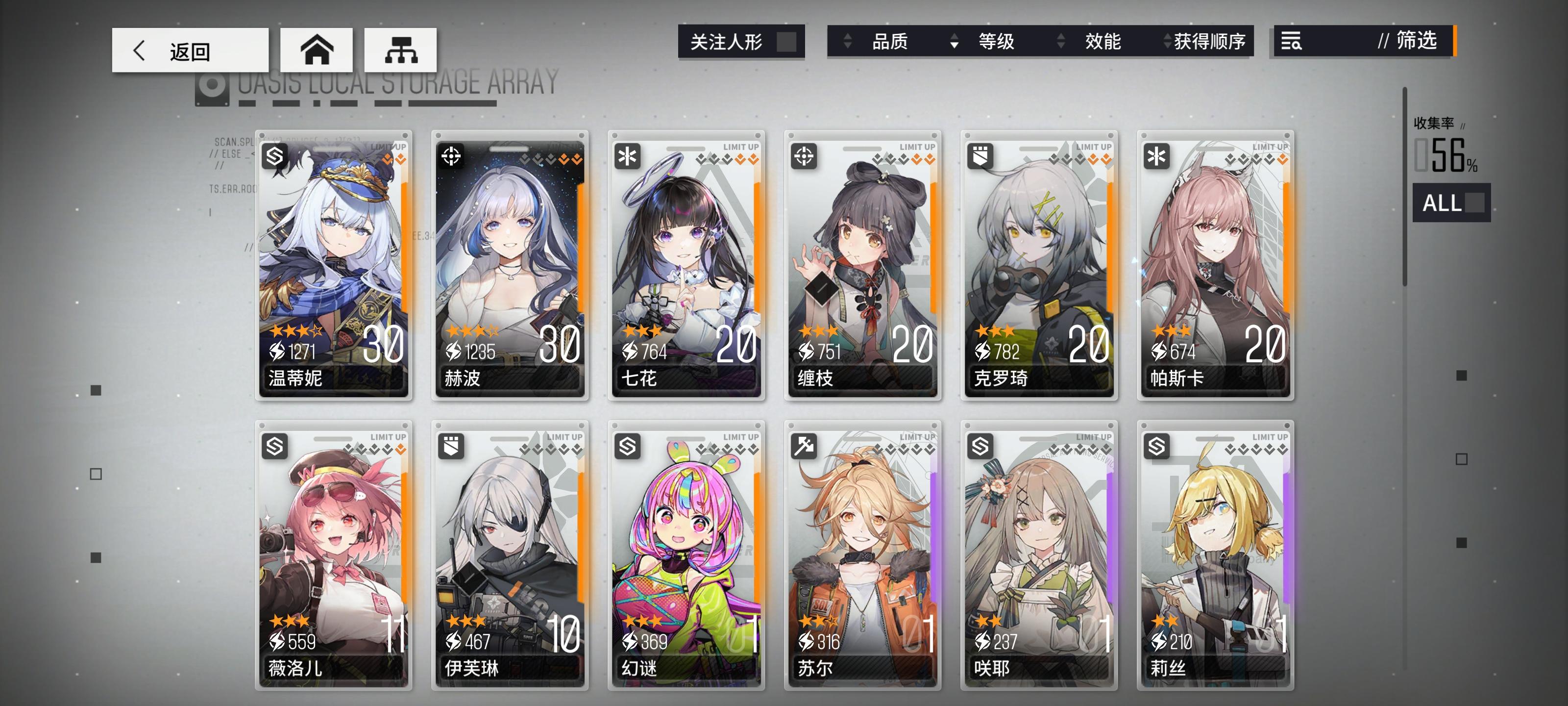Click the warrior class icon on 温蒂妮's card
The image size is (1568, 706).
(x=275, y=156)
